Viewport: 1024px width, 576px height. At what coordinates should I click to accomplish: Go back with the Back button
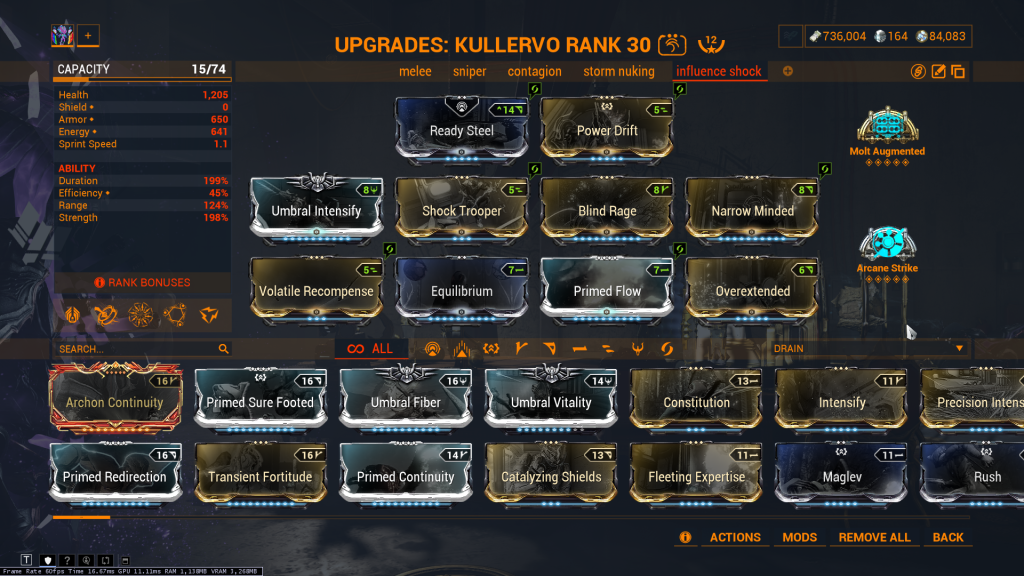948,537
